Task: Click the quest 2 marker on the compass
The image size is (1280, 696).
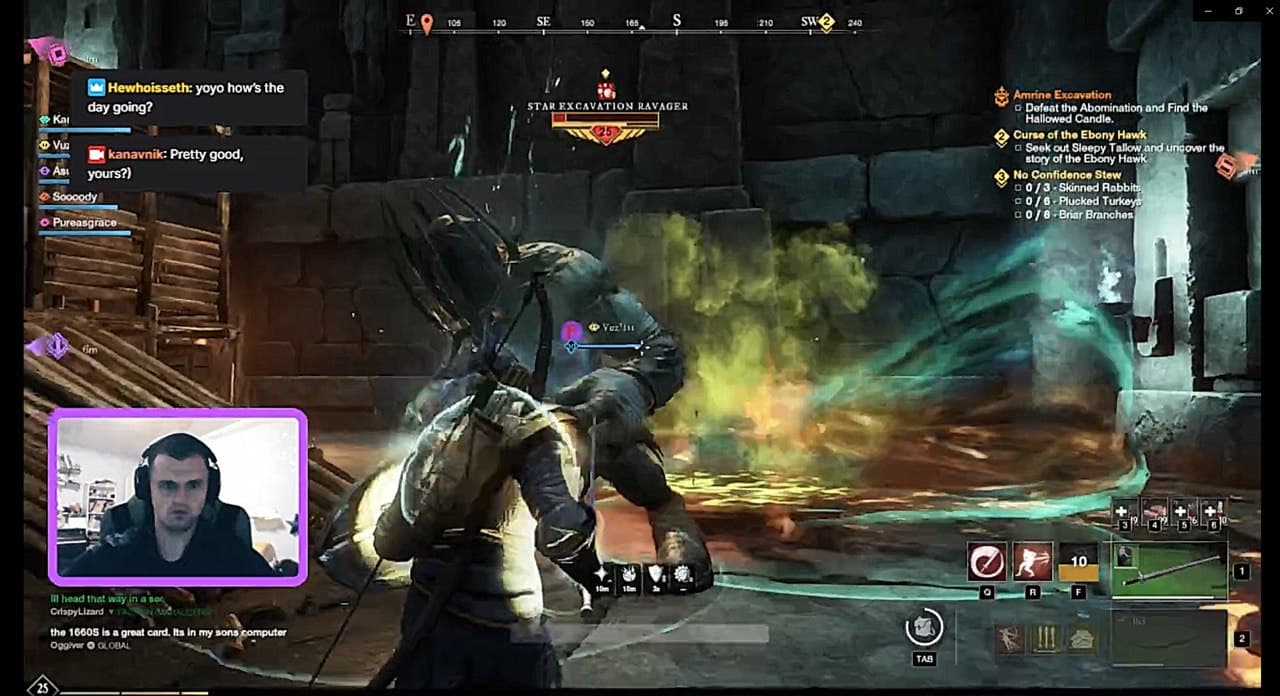Action: click(x=827, y=22)
